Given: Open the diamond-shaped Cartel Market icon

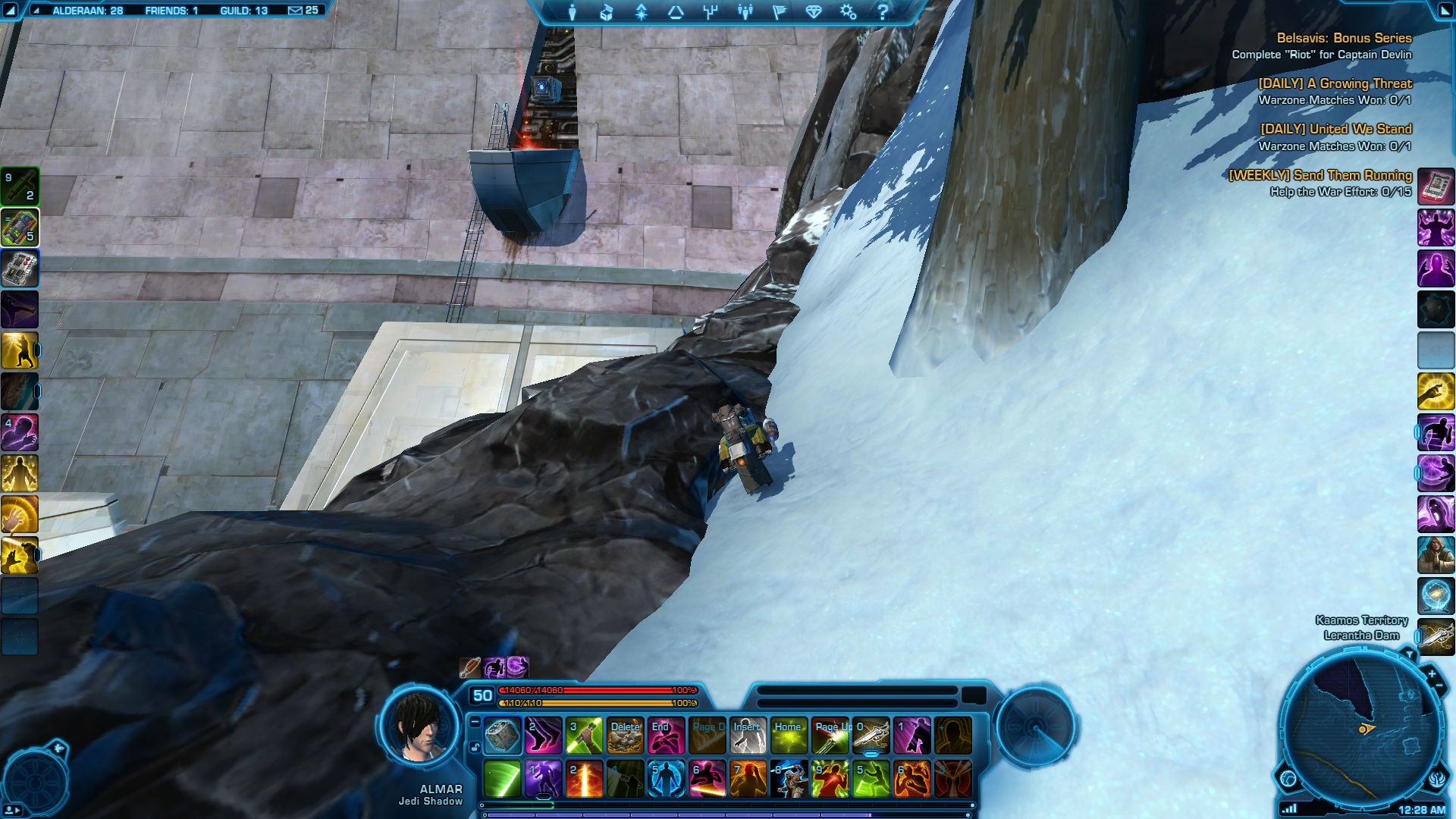Looking at the screenshot, I should click(814, 12).
